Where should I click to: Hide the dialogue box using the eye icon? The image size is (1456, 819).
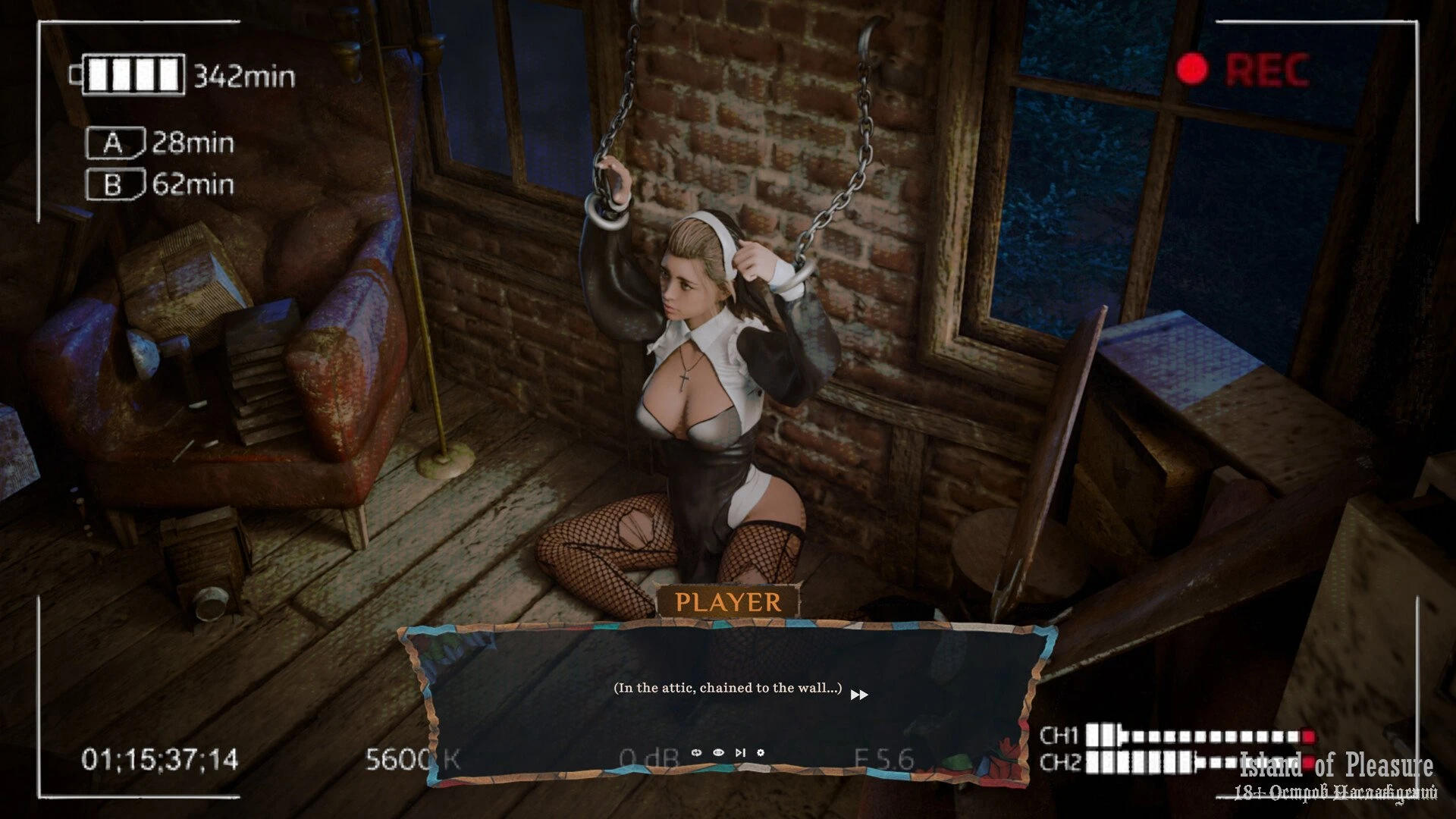tap(718, 752)
